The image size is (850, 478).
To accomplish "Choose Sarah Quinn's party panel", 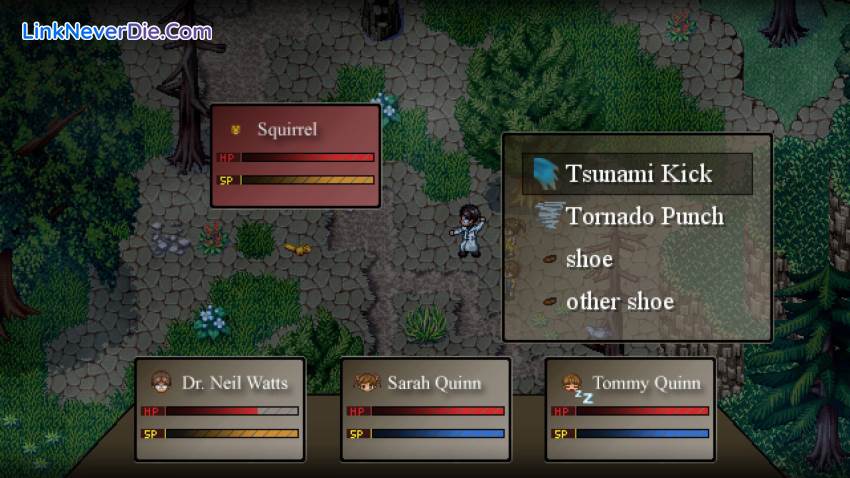I will click(x=426, y=408).
